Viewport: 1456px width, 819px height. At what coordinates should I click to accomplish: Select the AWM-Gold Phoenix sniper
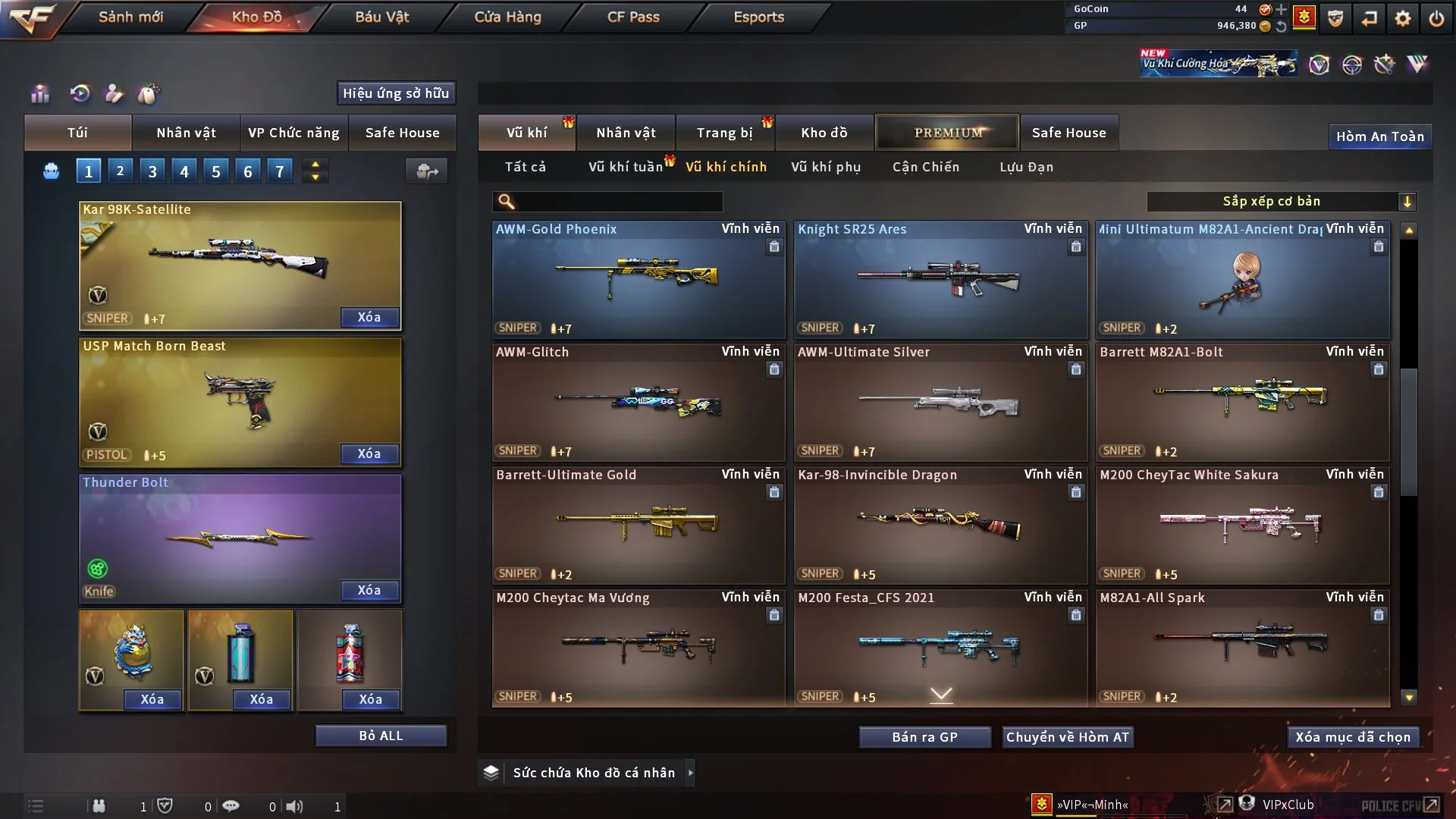click(639, 279)
